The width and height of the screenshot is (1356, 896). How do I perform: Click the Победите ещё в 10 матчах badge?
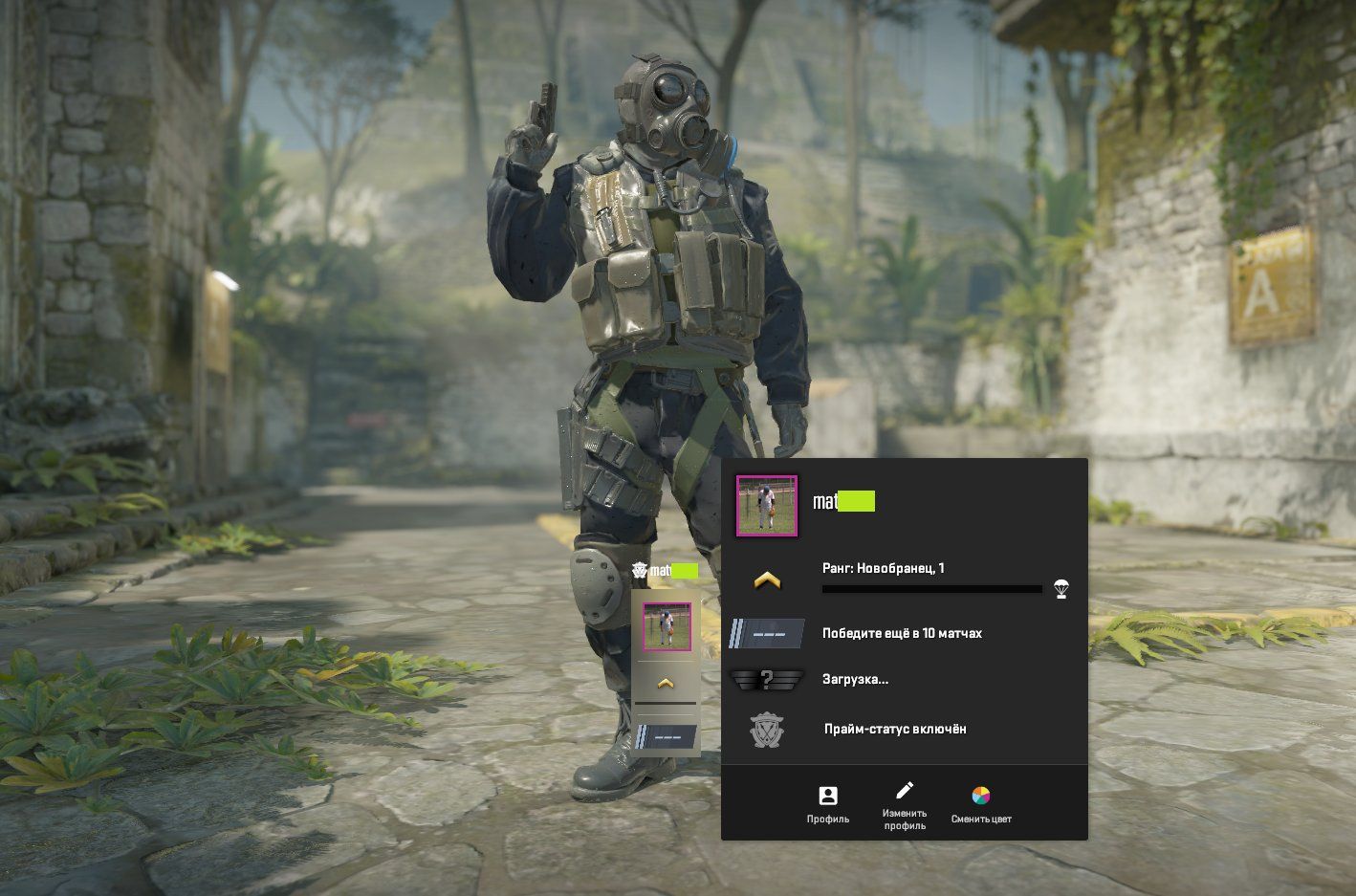(x=767, y=633)
